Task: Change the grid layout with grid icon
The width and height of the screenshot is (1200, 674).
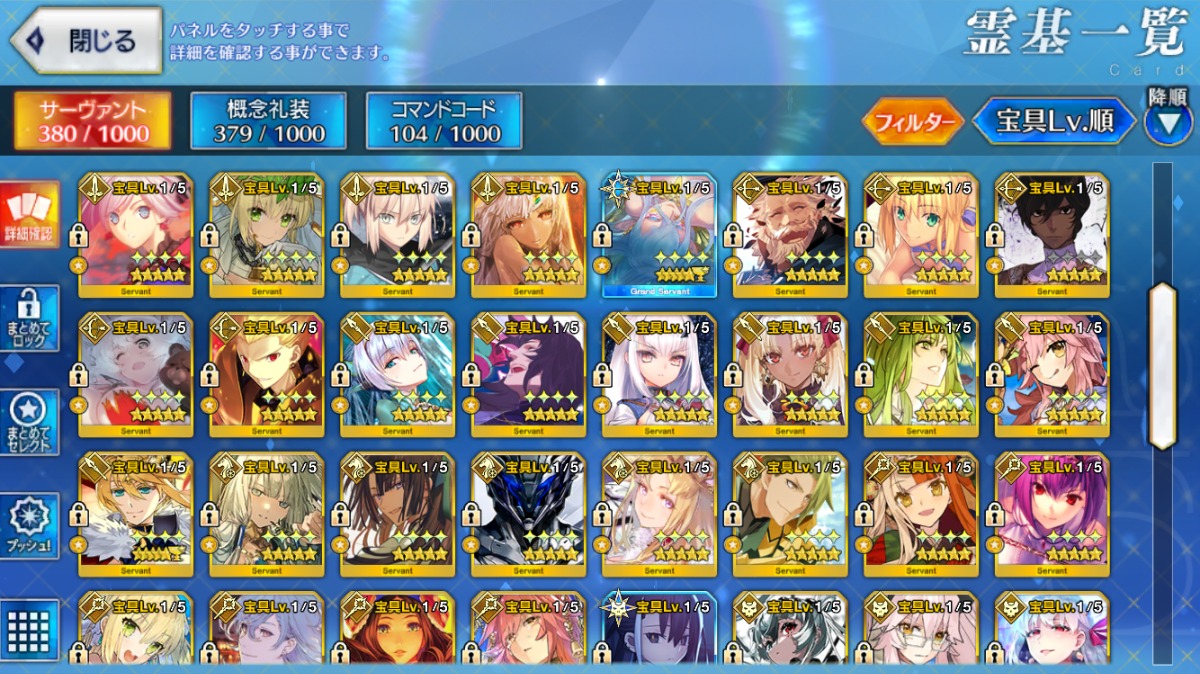Action: click(29, 629)
